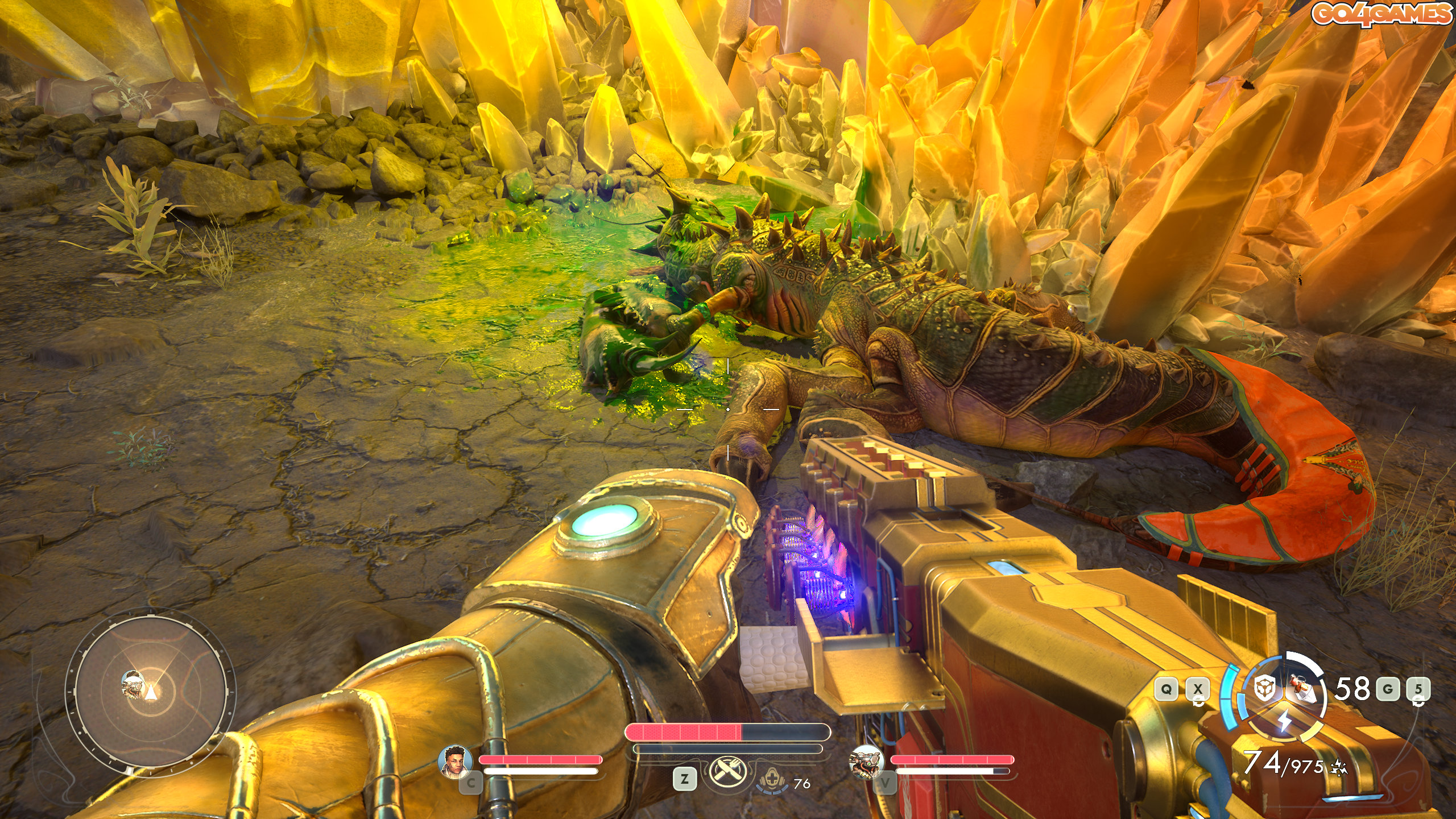Click the GO4GAMES watermark logo
The width and height of the screenshot is (1456, 819).
[x=1381, y=14]
